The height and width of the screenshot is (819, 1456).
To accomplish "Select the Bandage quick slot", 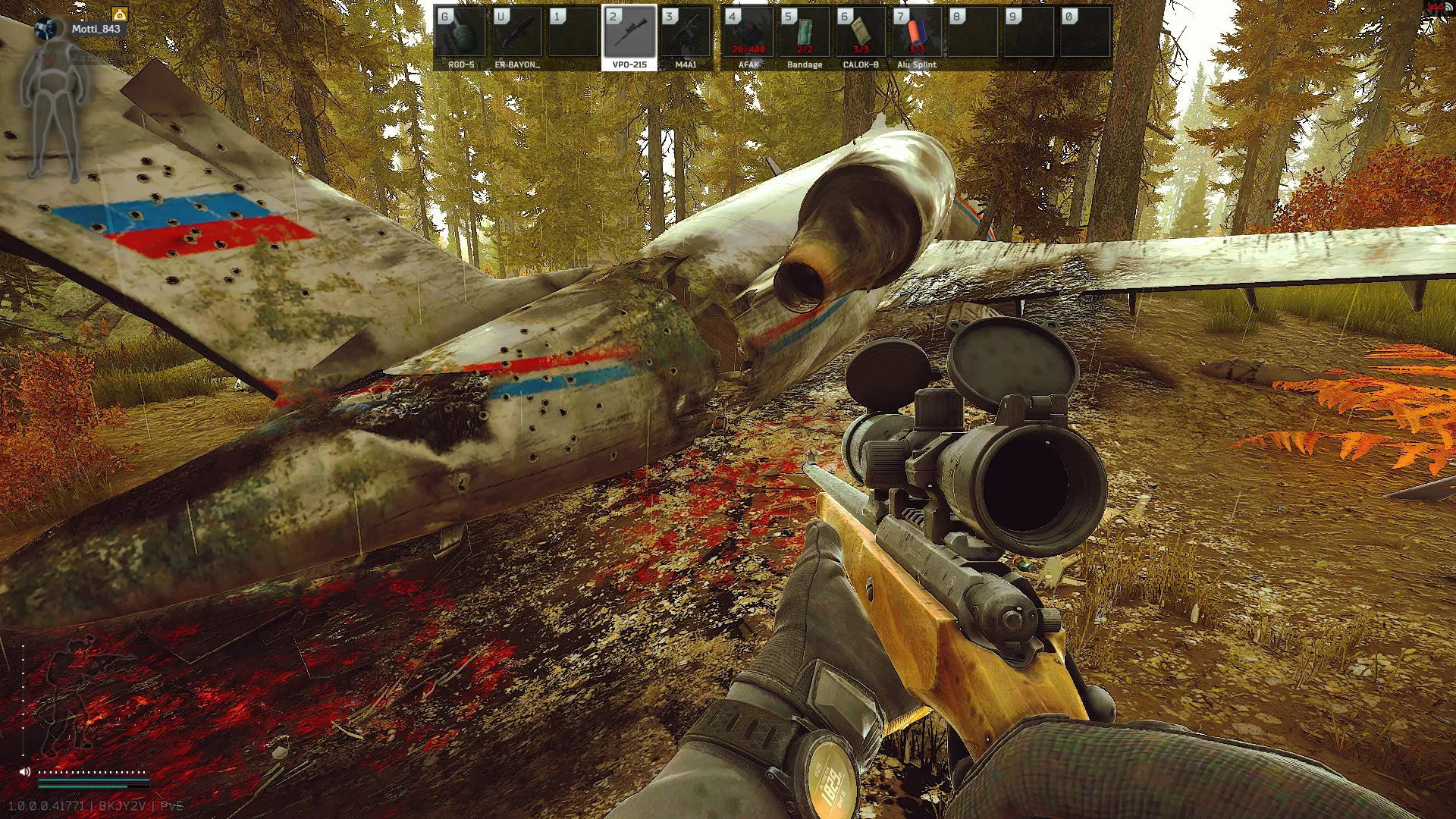I will [x=805, y=37].
